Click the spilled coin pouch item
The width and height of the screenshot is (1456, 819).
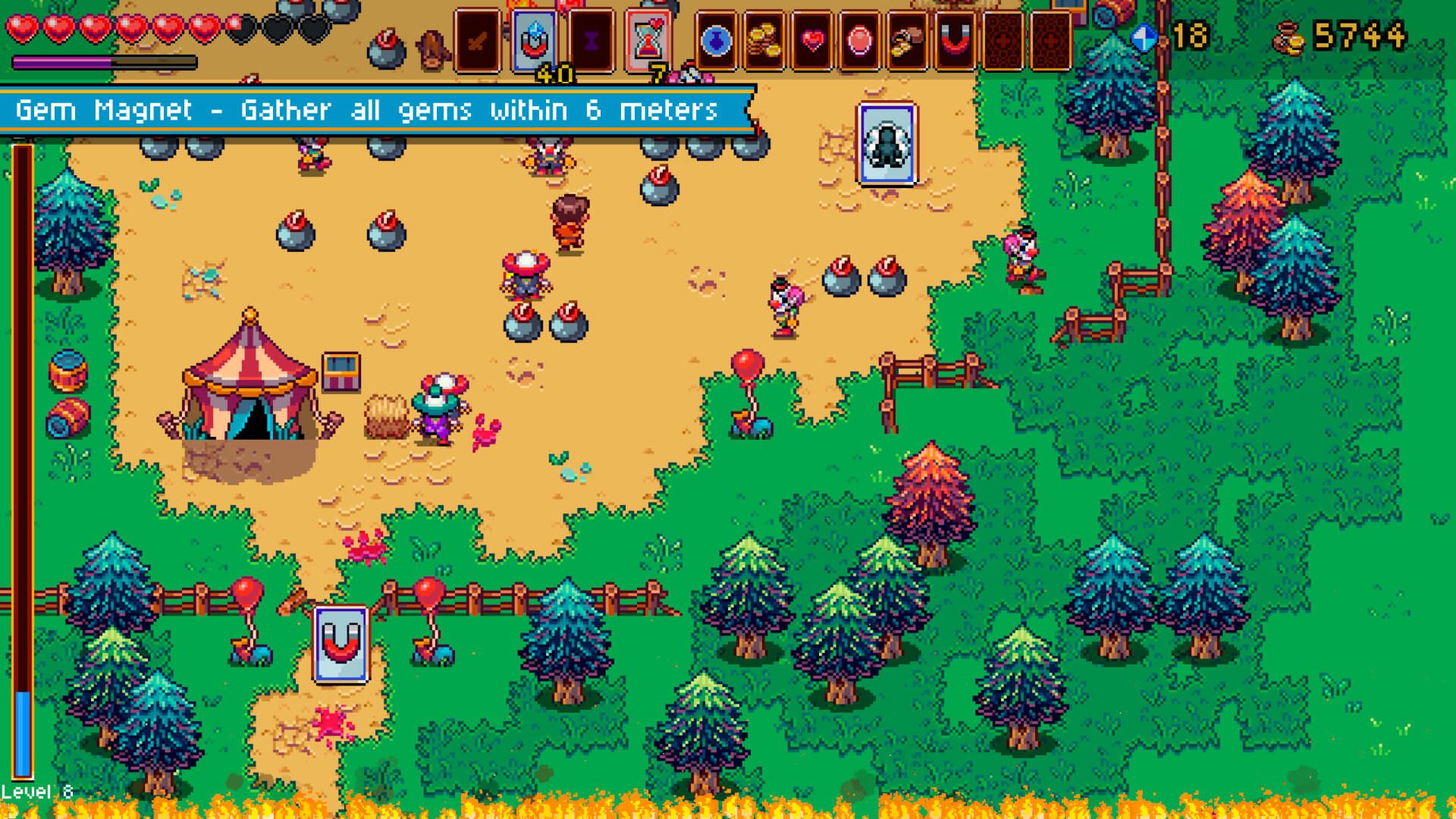click(x=907, y=40)
